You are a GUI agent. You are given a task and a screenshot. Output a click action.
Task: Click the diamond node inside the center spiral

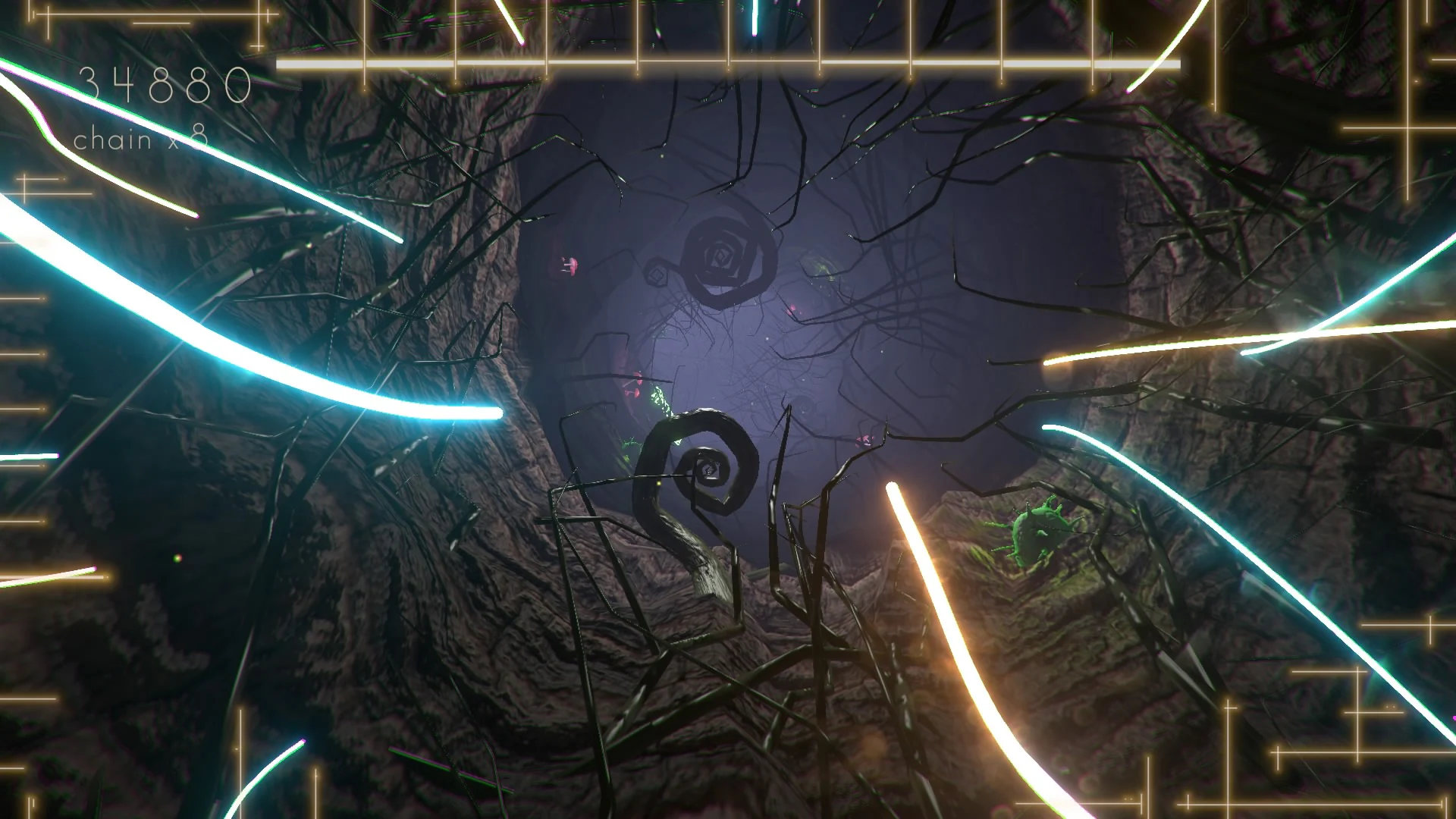[x=709, y=470]
